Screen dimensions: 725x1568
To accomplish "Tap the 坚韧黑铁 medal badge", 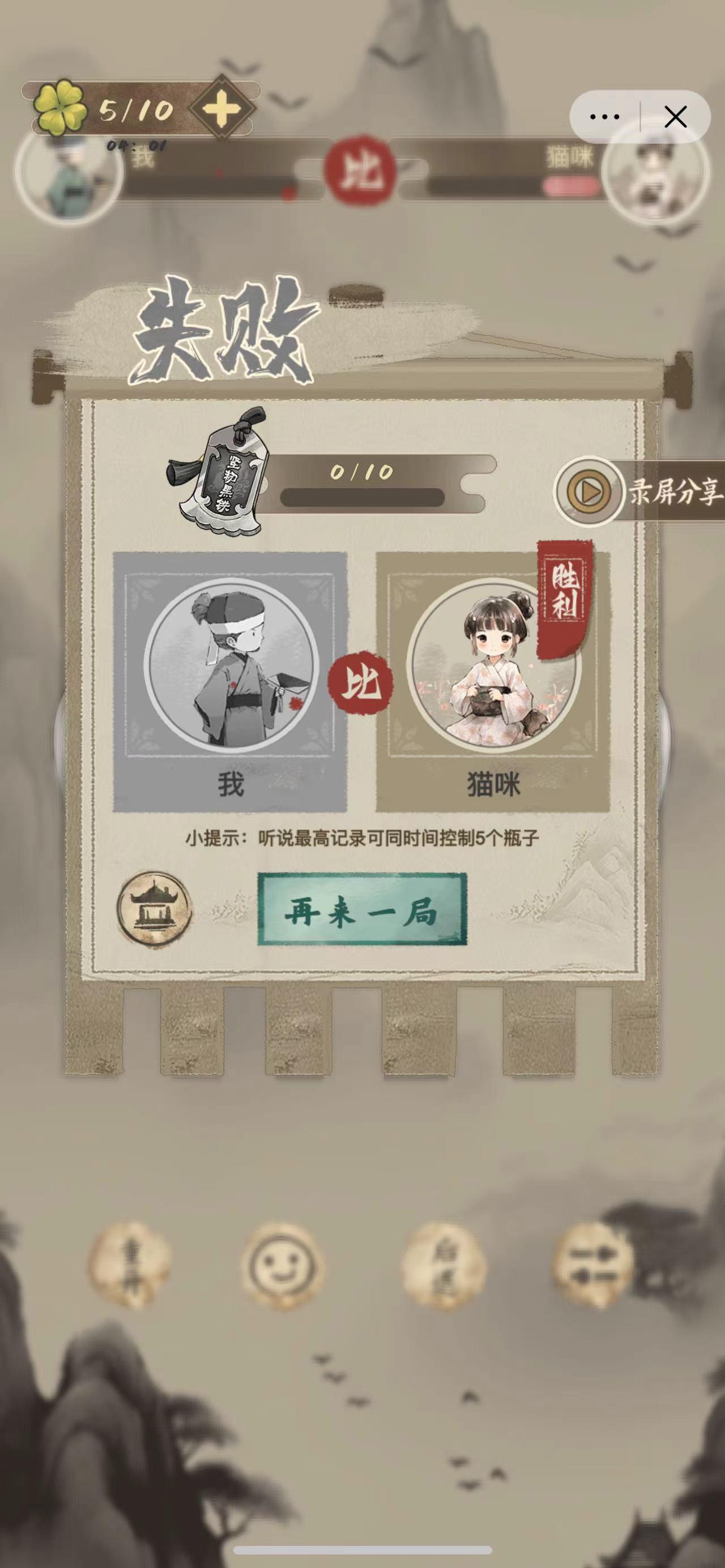I will coord(230,481).
